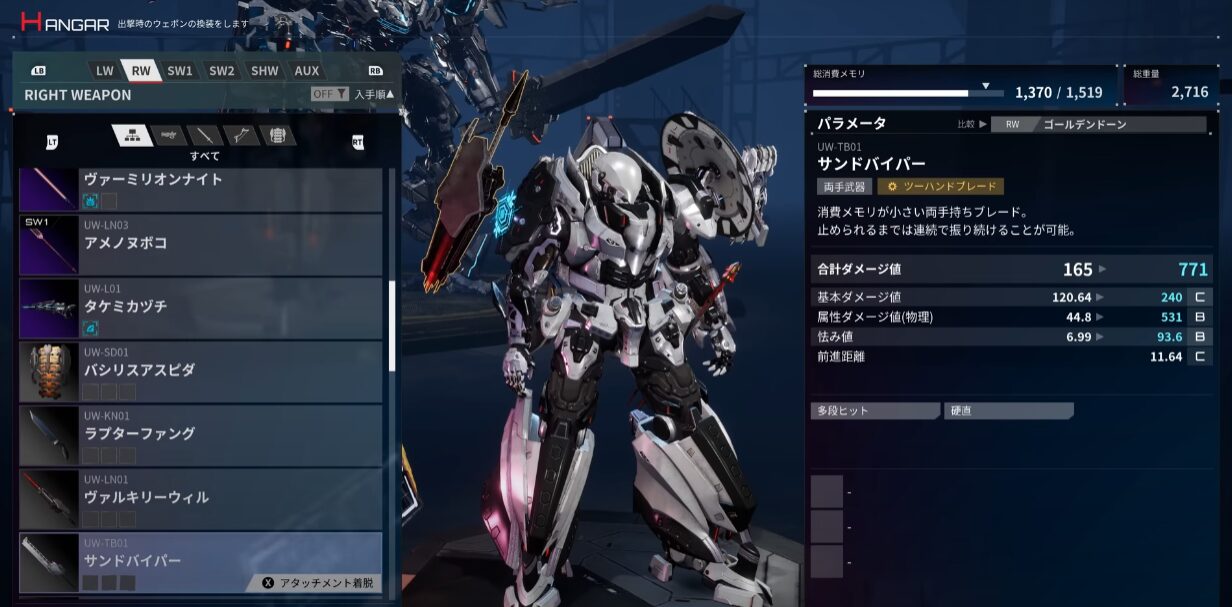This screenshot has height=607, width=1232.
Task: Filter by the shield armor category icon
Action: 277,136
